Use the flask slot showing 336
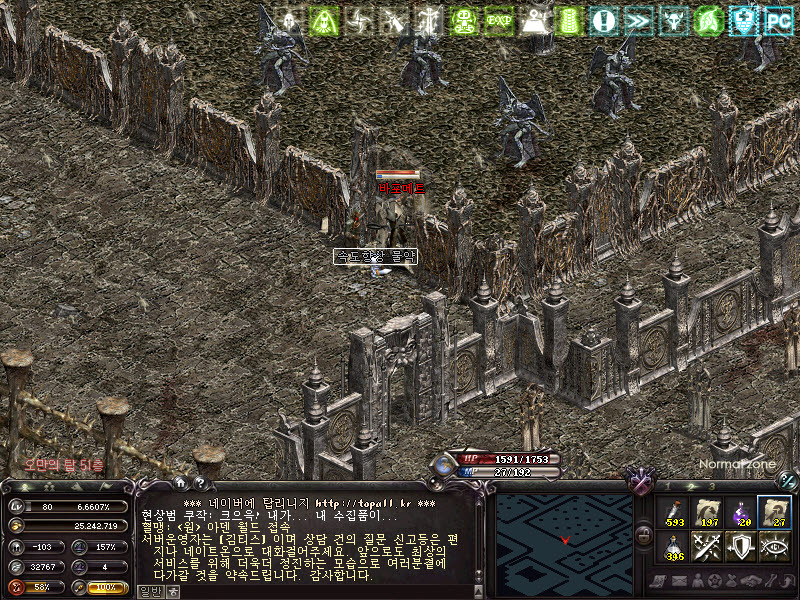 675,546
